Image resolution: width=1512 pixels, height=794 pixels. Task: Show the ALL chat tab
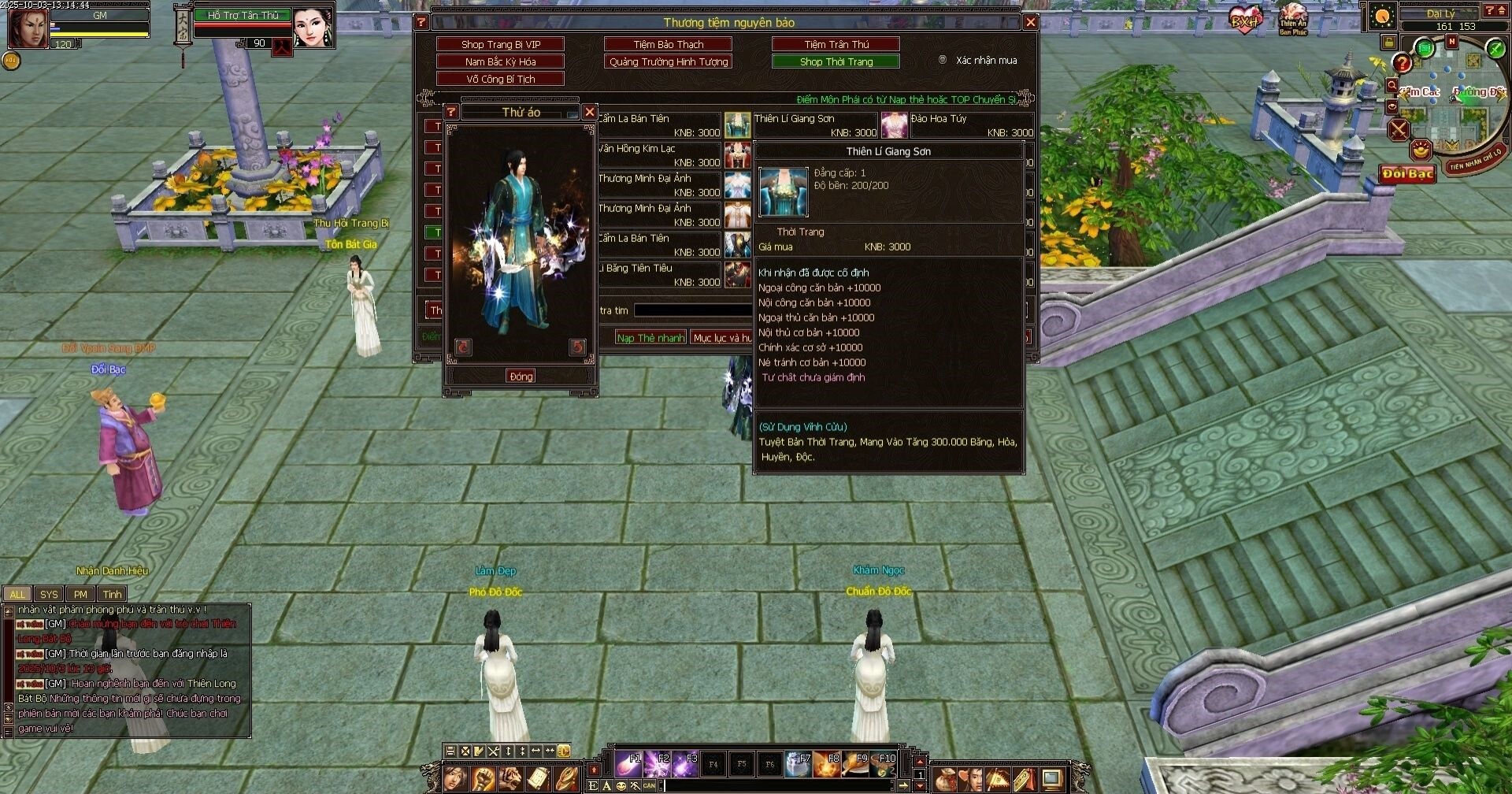(17, 595)
